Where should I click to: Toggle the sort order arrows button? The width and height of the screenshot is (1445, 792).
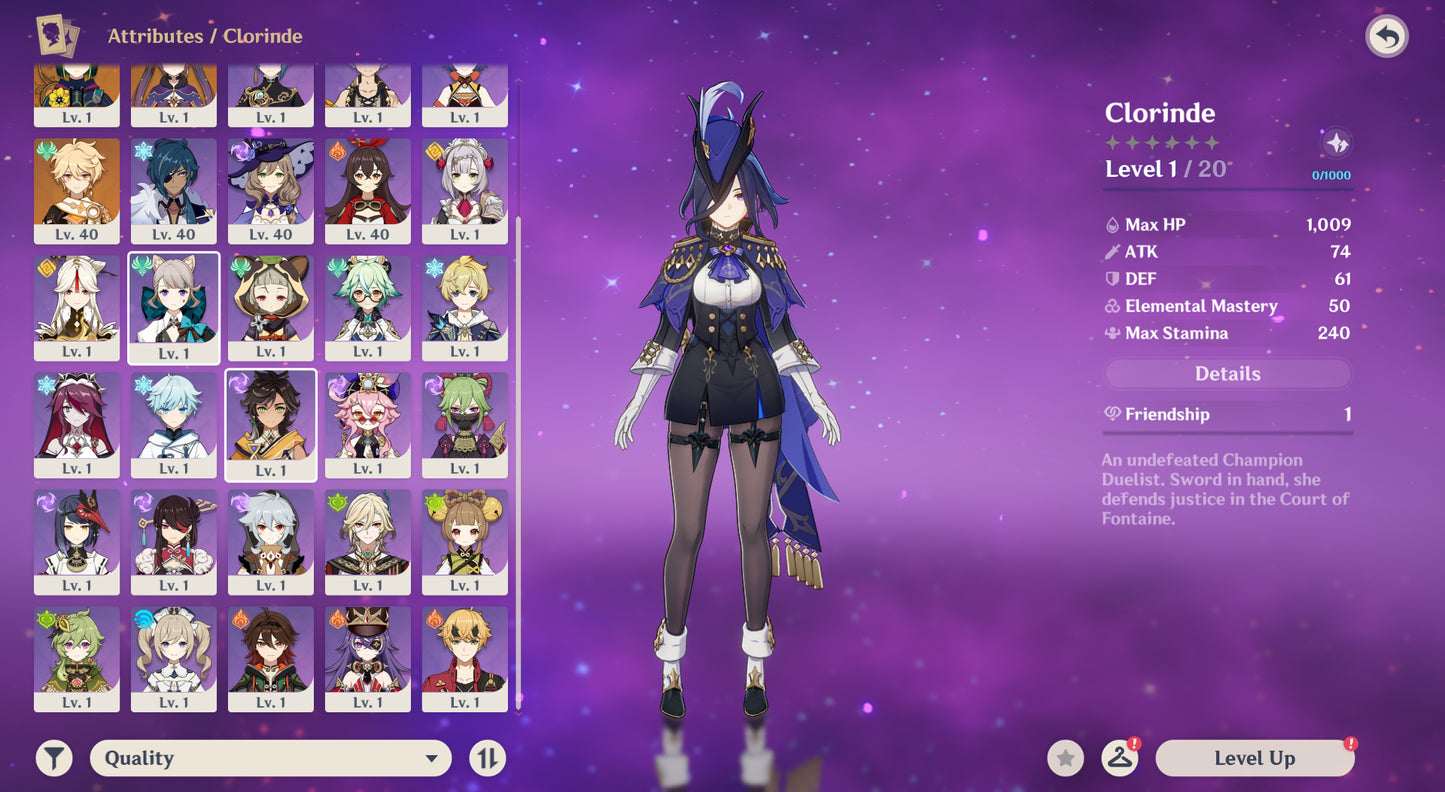[x=487, y=758]
